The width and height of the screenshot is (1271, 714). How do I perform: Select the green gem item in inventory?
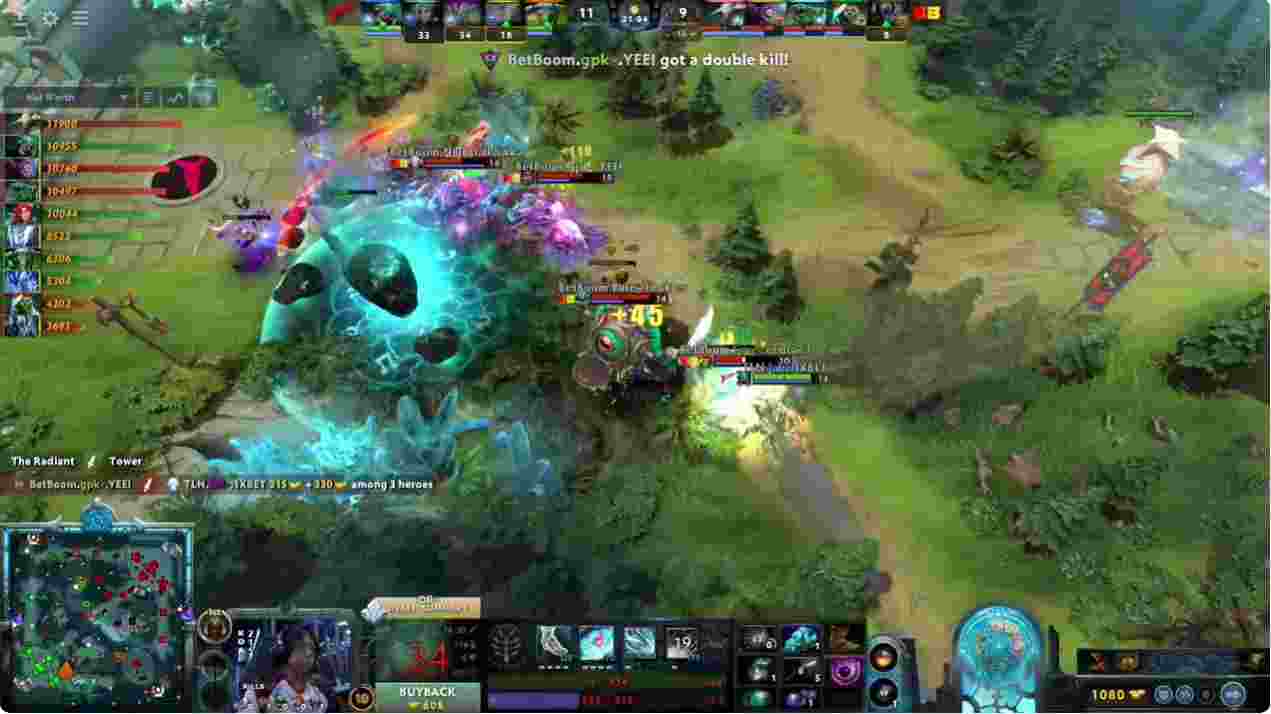pyautogui.click(x=760, y=698)
